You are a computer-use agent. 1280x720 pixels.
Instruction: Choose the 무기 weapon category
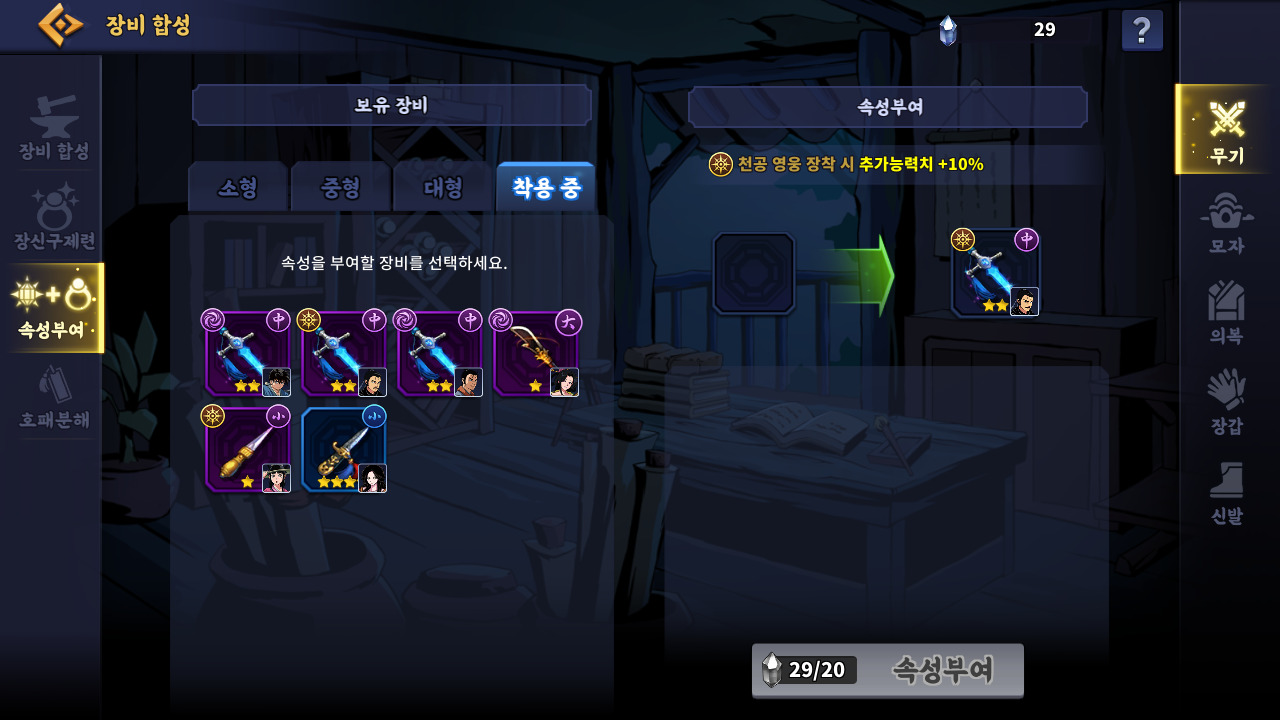click(x=1226, y=130)
